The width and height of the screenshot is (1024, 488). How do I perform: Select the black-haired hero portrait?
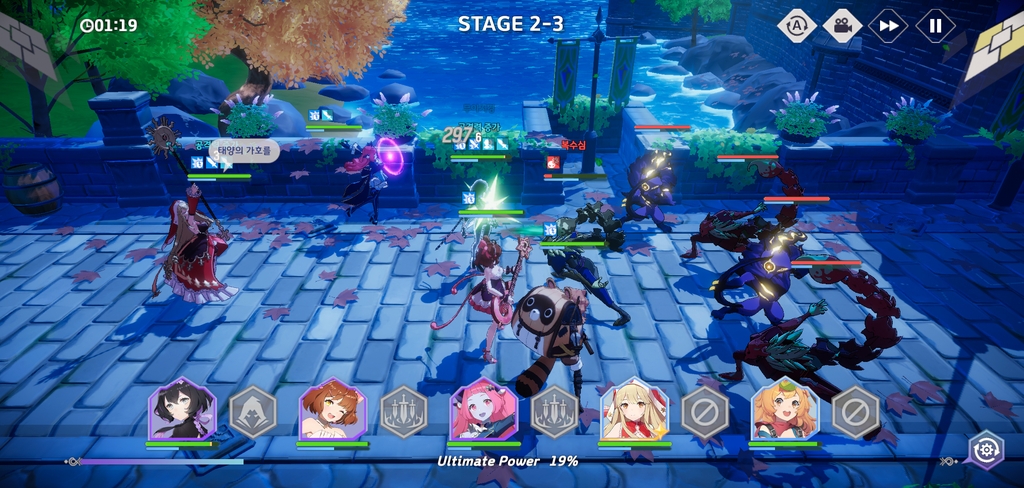pyautogui.click(x=182, y=409)
